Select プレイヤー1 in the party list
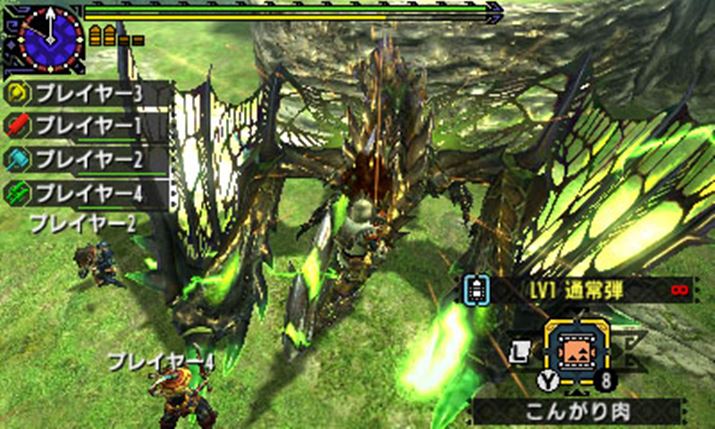715x429 pixels. point(87,127)
